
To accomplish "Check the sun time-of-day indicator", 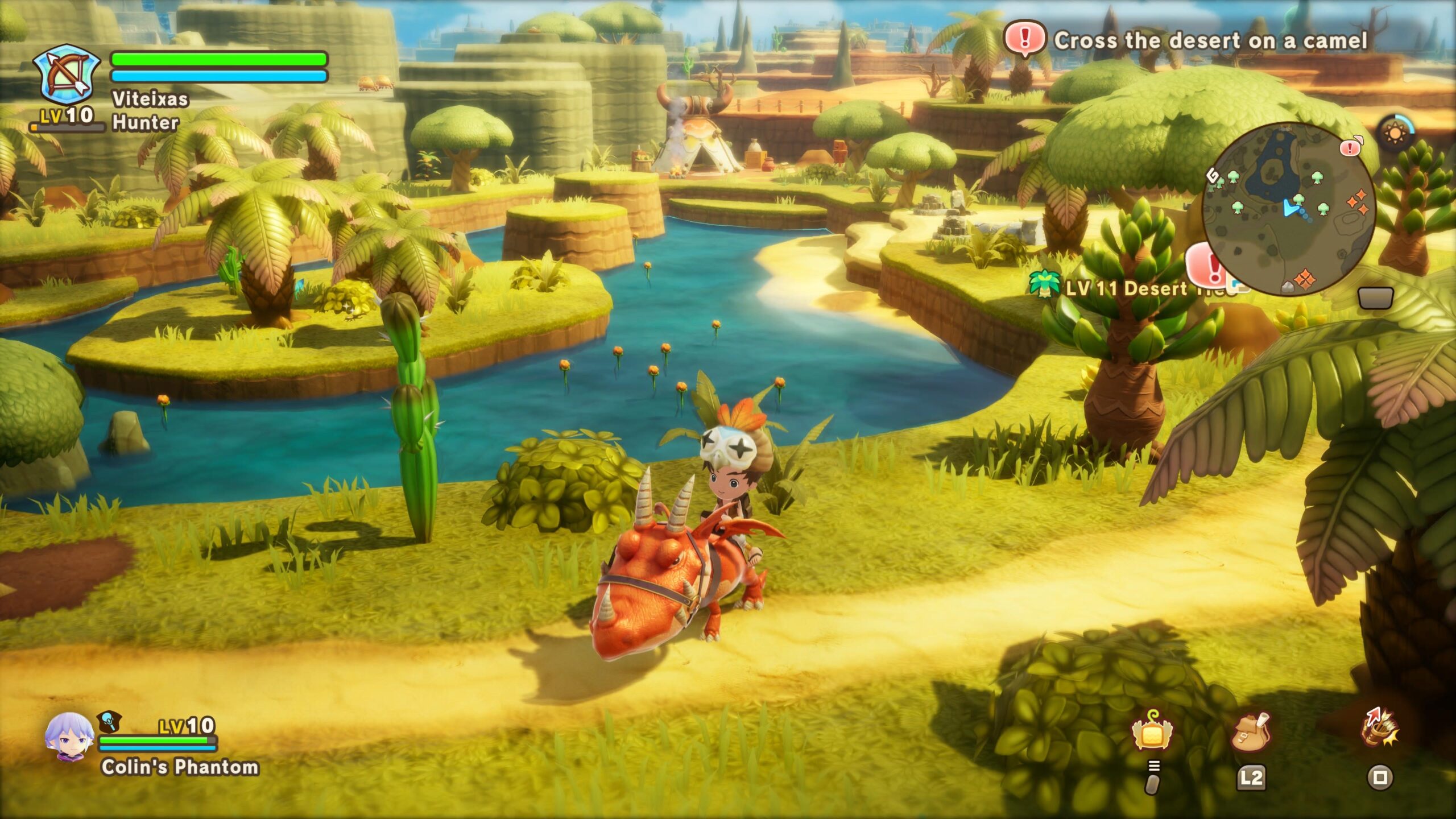I will [1395, 133].
